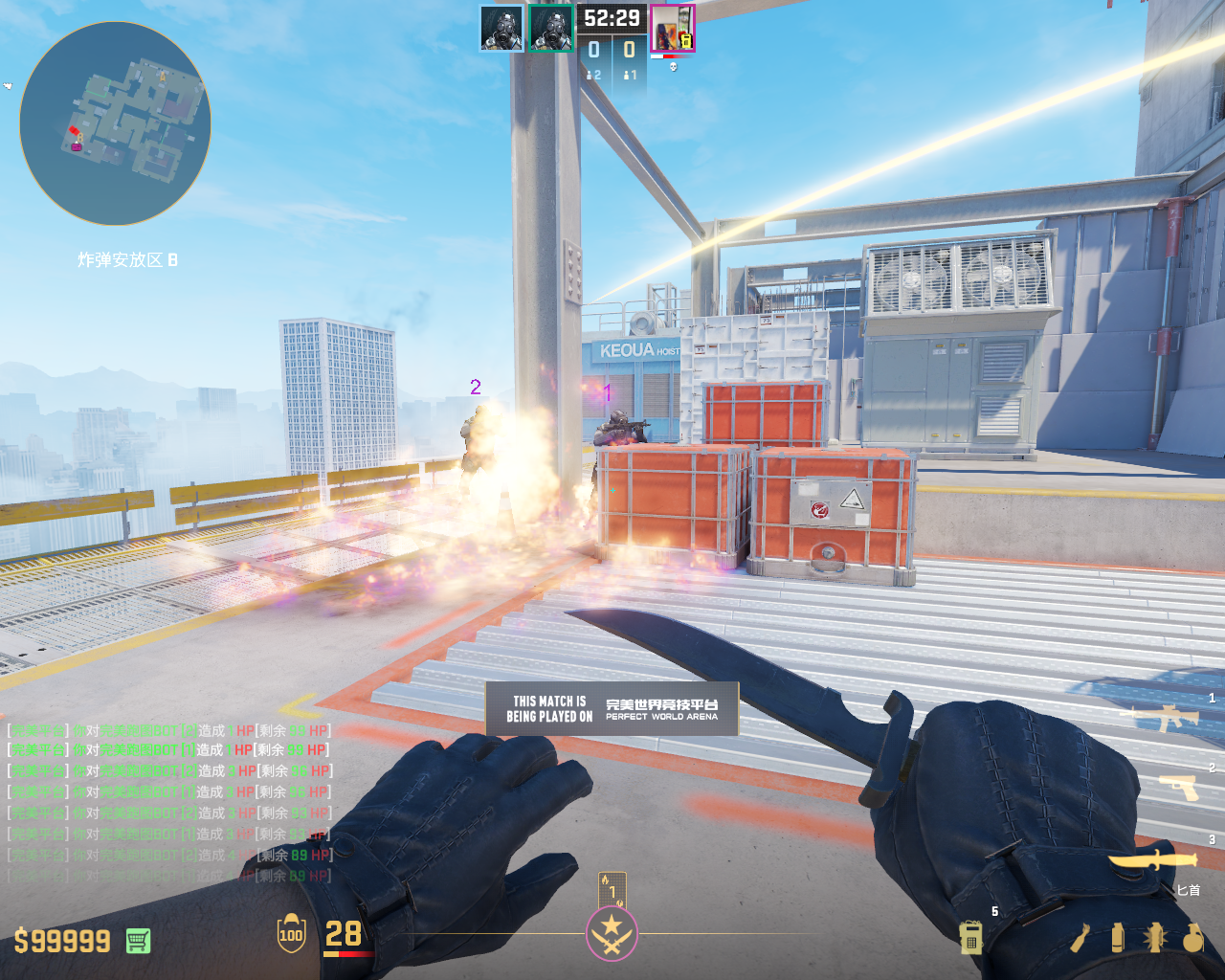Select the green bordered bot avatar
This screenshot has height=980, width=1225.
point(551,28)
